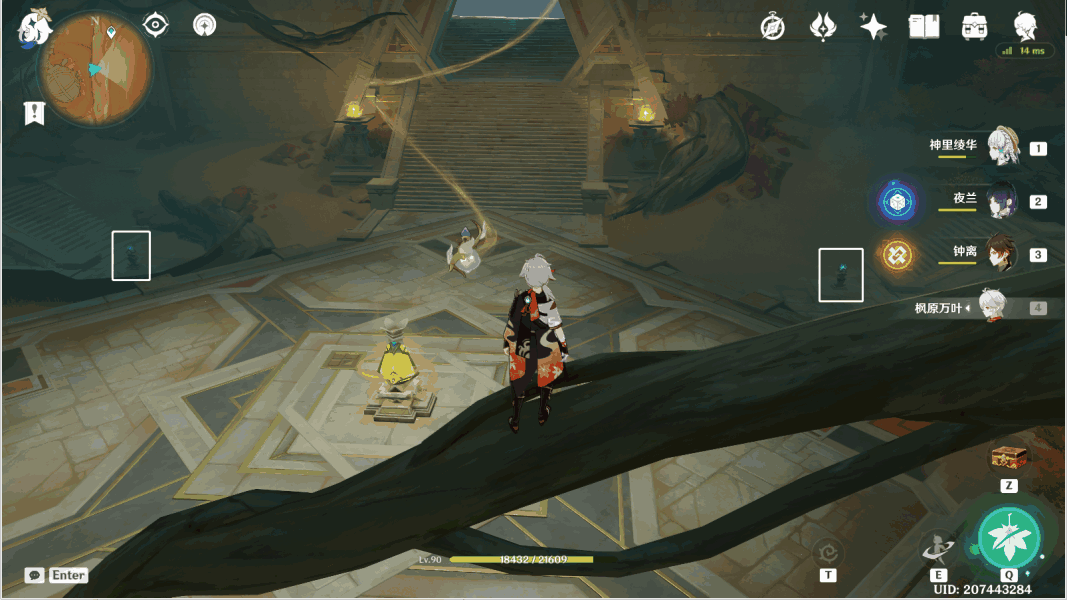Open the character screen icon
Image resolution: width=1067 pixels, height=600 pixels.
(x=1025, y=27)
